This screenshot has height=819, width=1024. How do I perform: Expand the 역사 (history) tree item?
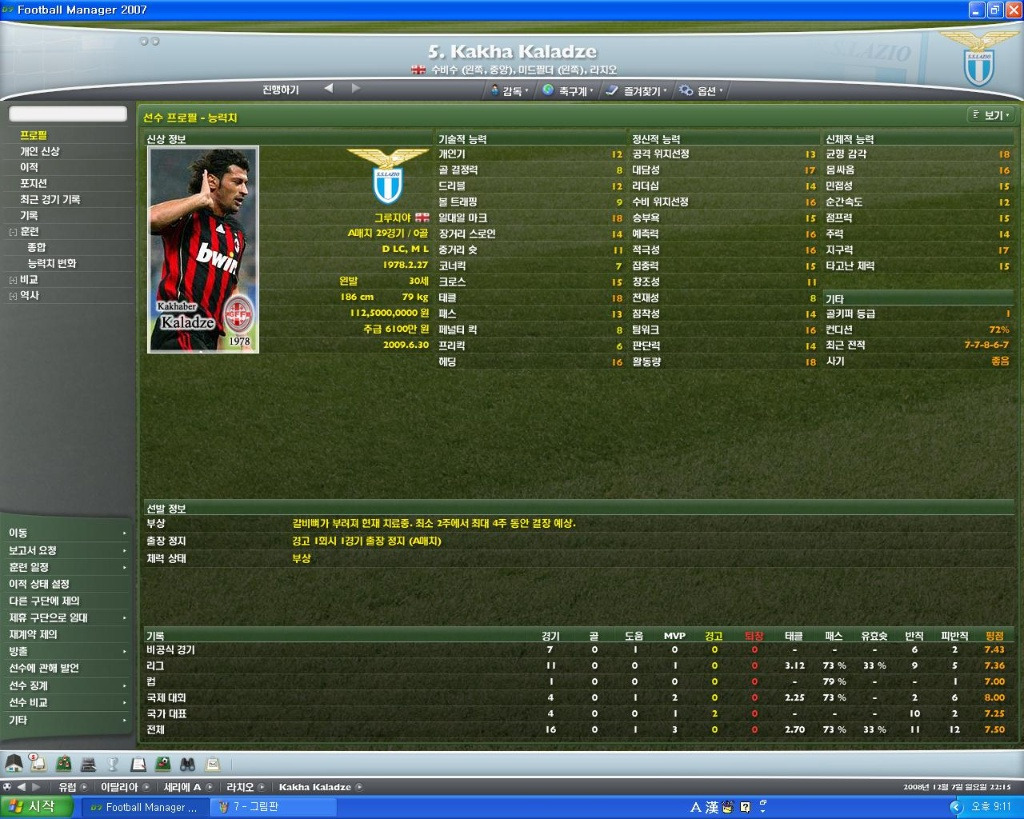tap(12, 296)
